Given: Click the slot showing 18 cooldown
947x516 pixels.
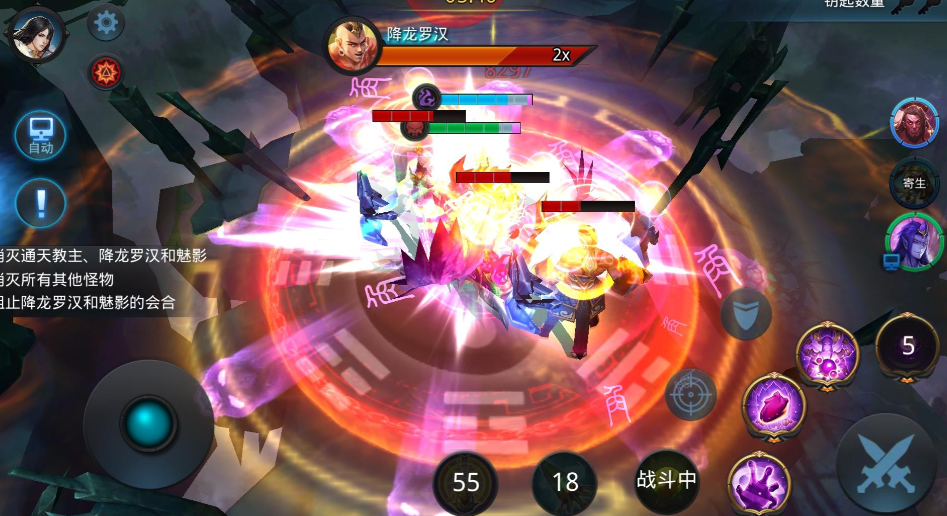Looking at the screenshot, I should click(x=565, y=482).
